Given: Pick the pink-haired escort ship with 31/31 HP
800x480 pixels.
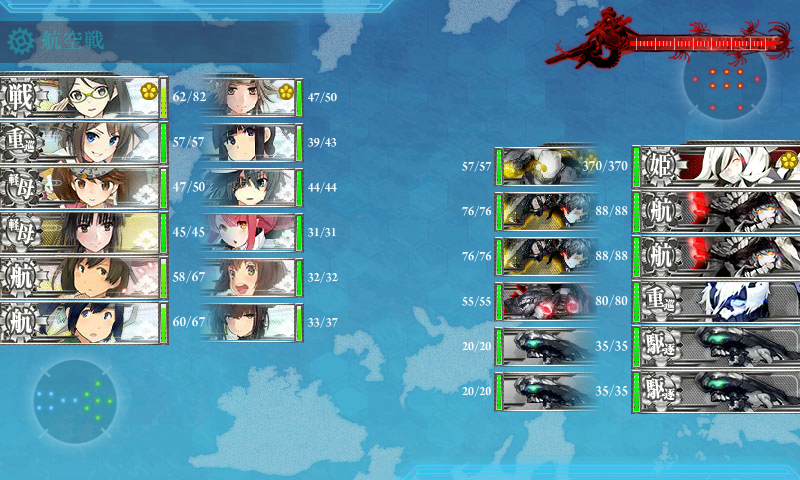Looking at the screenshot, I should point(252,232).
